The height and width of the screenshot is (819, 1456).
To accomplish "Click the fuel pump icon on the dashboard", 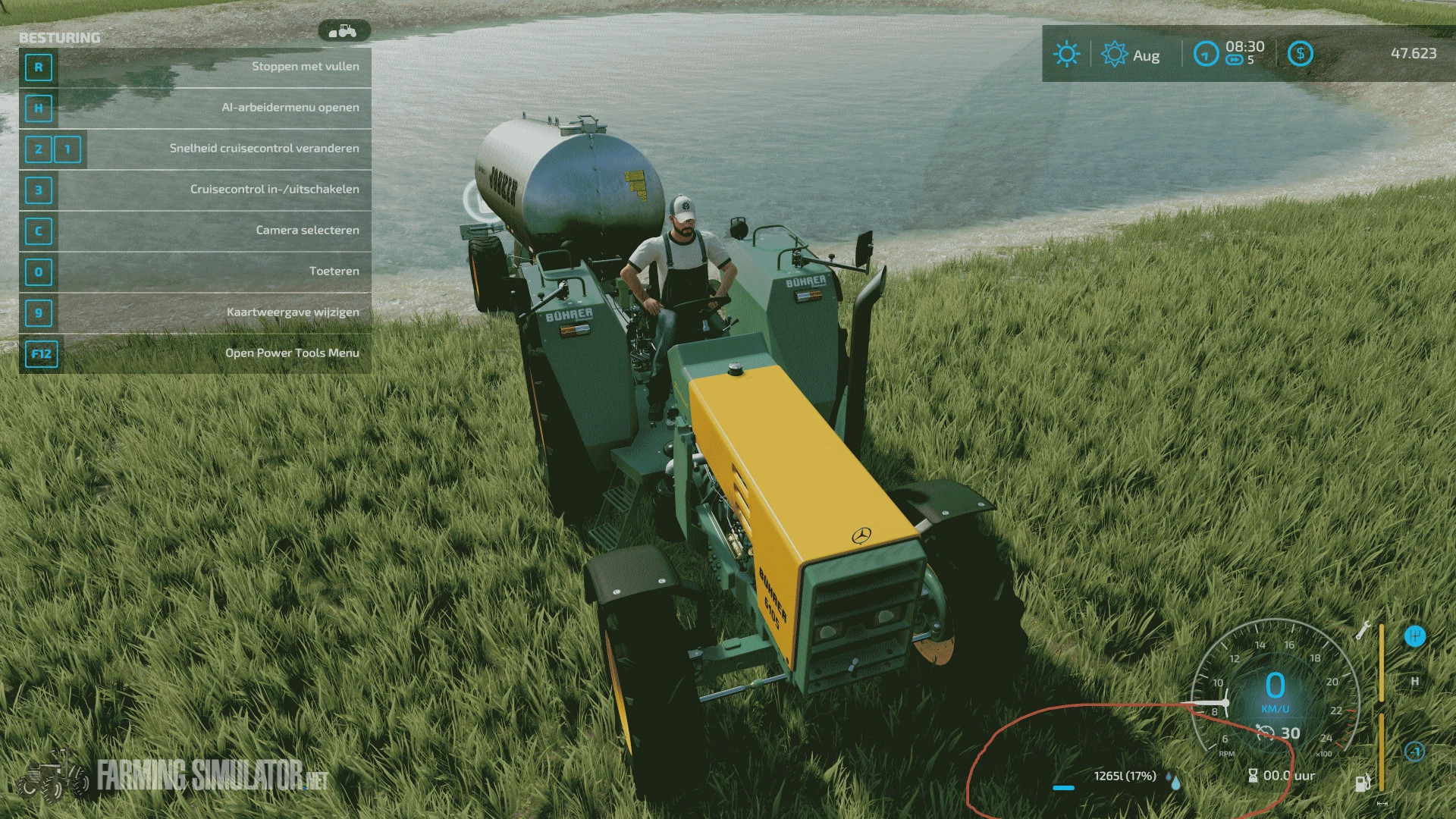I will (x=1363, y=783).
